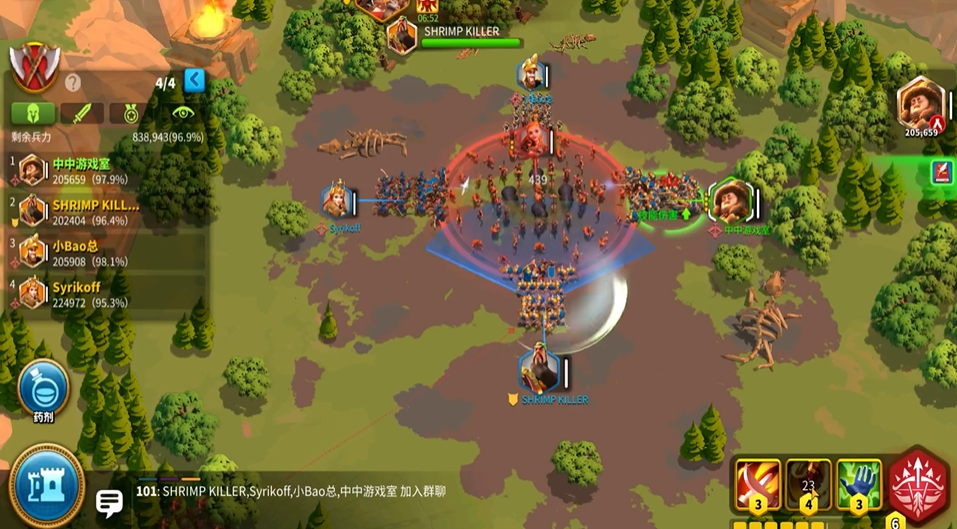Activate the flaming sword skill
957x529 pixels.
[x=757, y=484]
